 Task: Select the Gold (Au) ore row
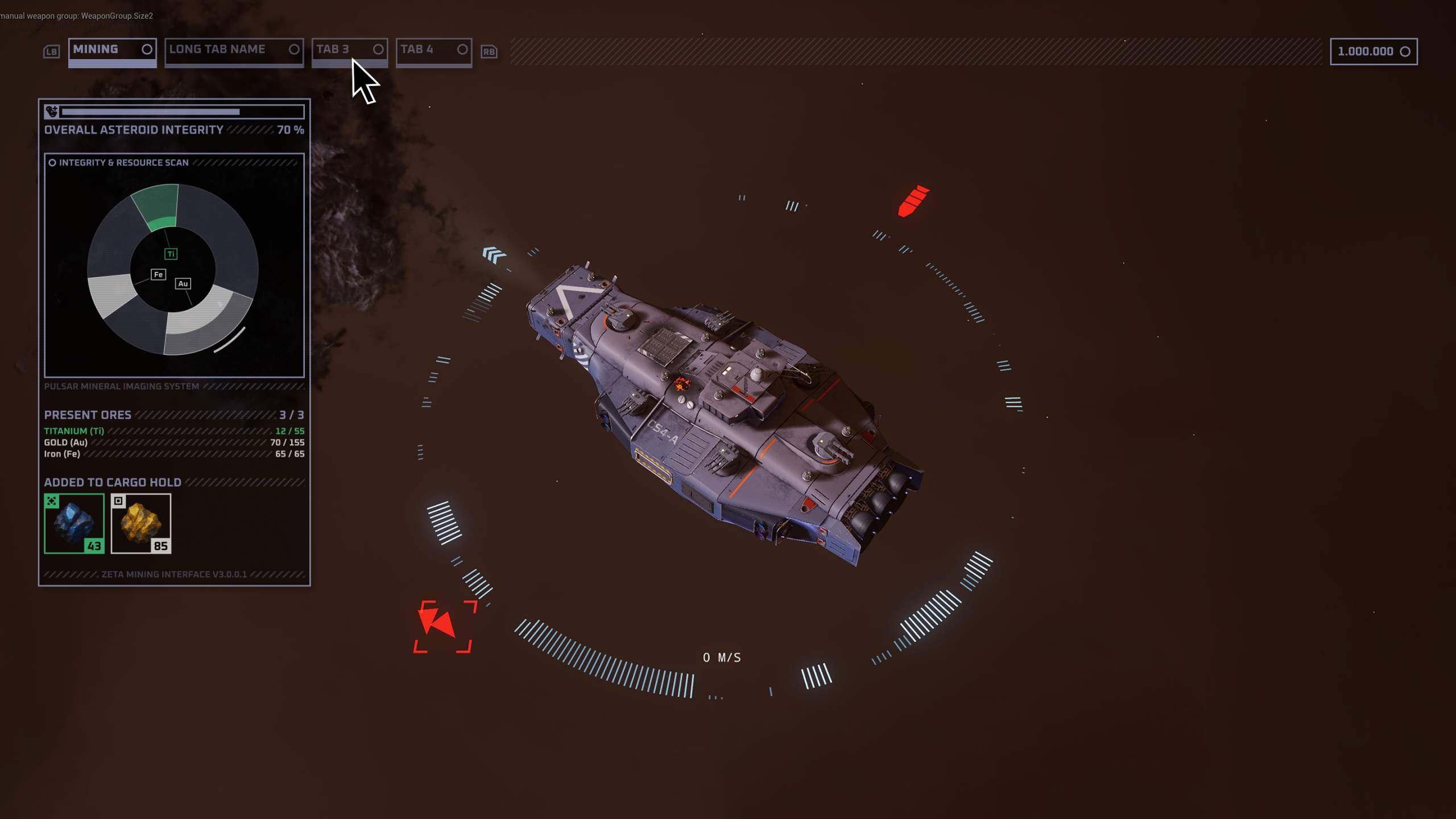174,442
